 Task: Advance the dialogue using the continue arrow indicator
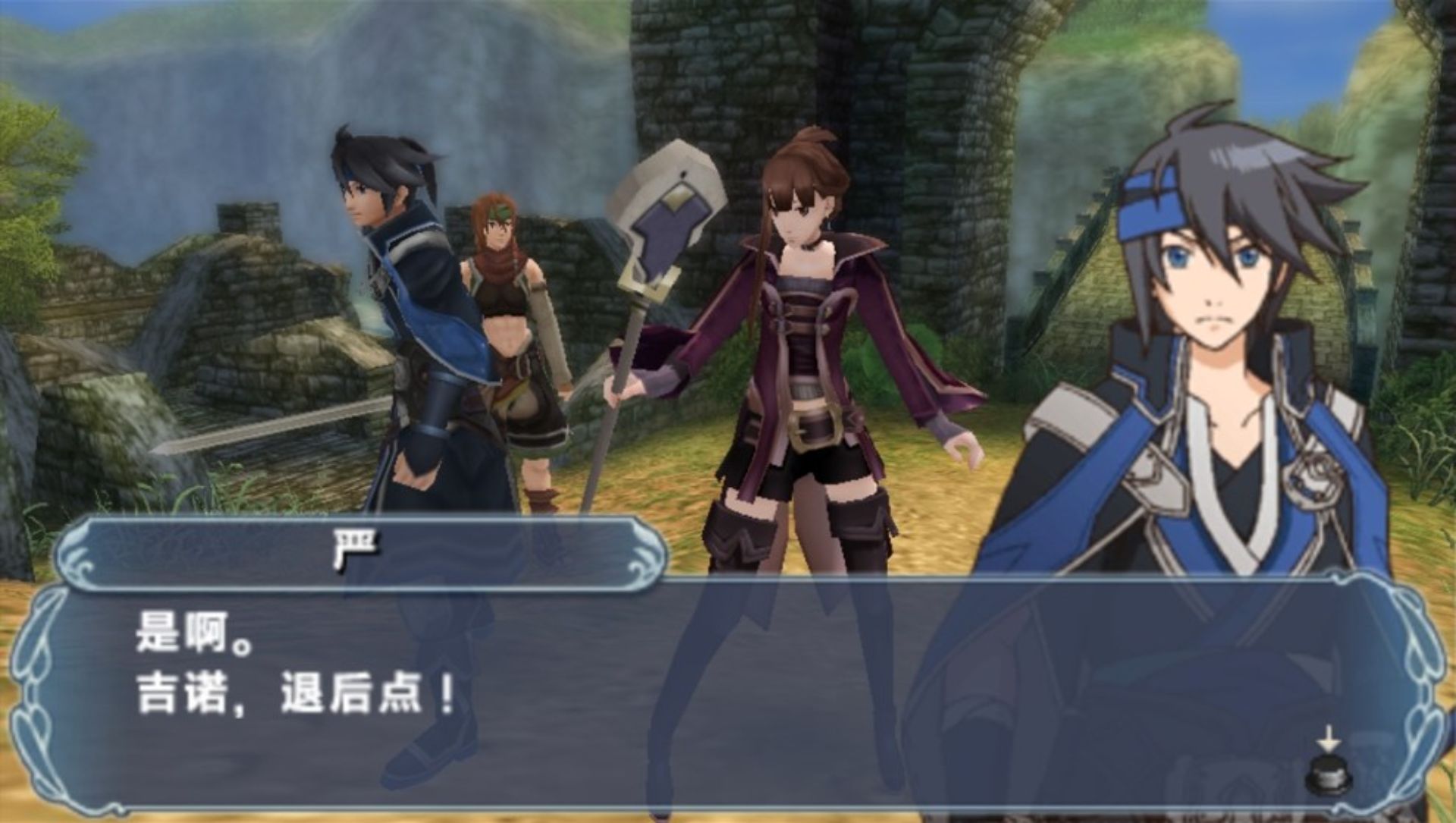coord(1329,768)
